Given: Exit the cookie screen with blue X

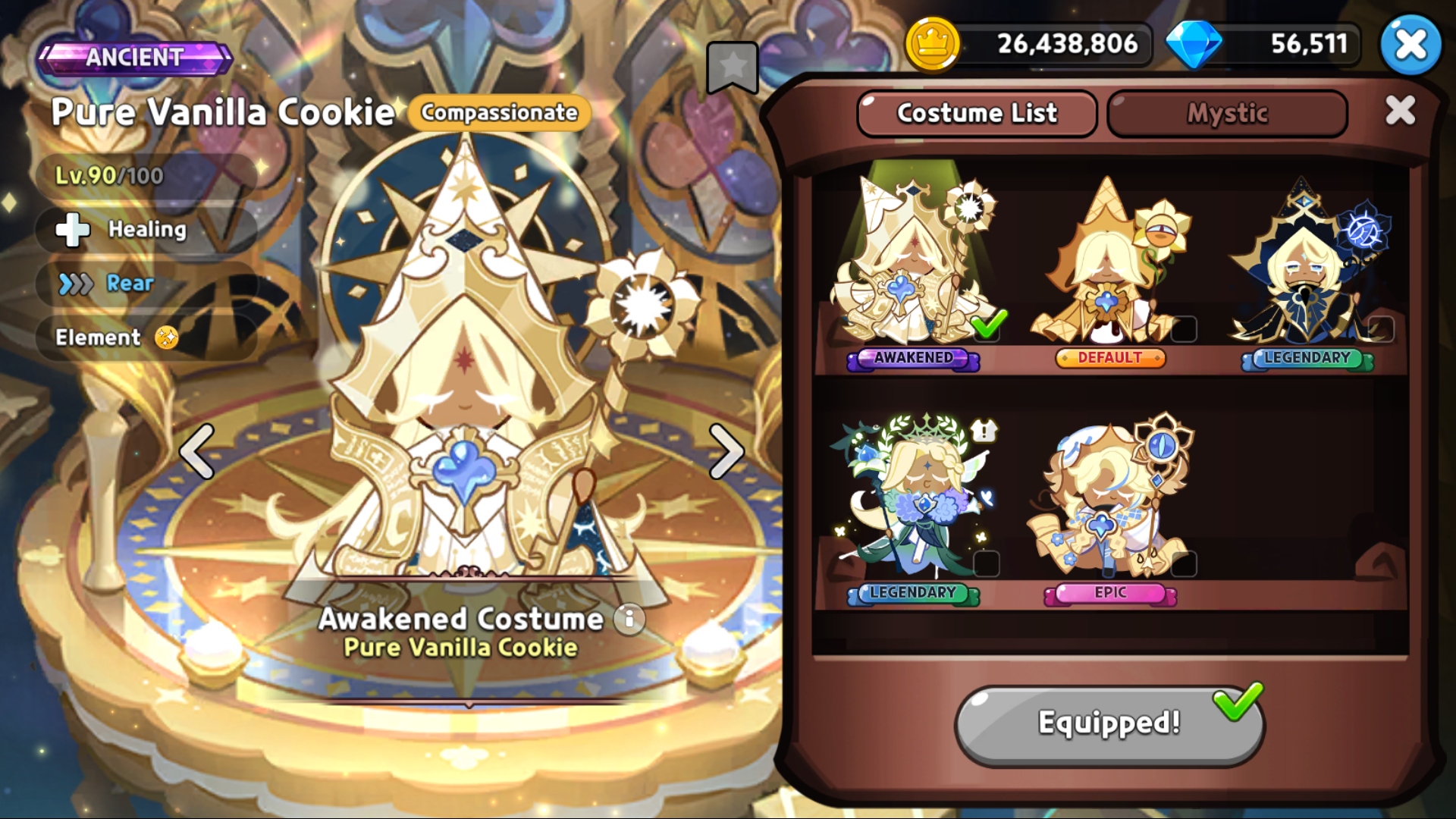Looking at the screenshot, I should 1410,45.
